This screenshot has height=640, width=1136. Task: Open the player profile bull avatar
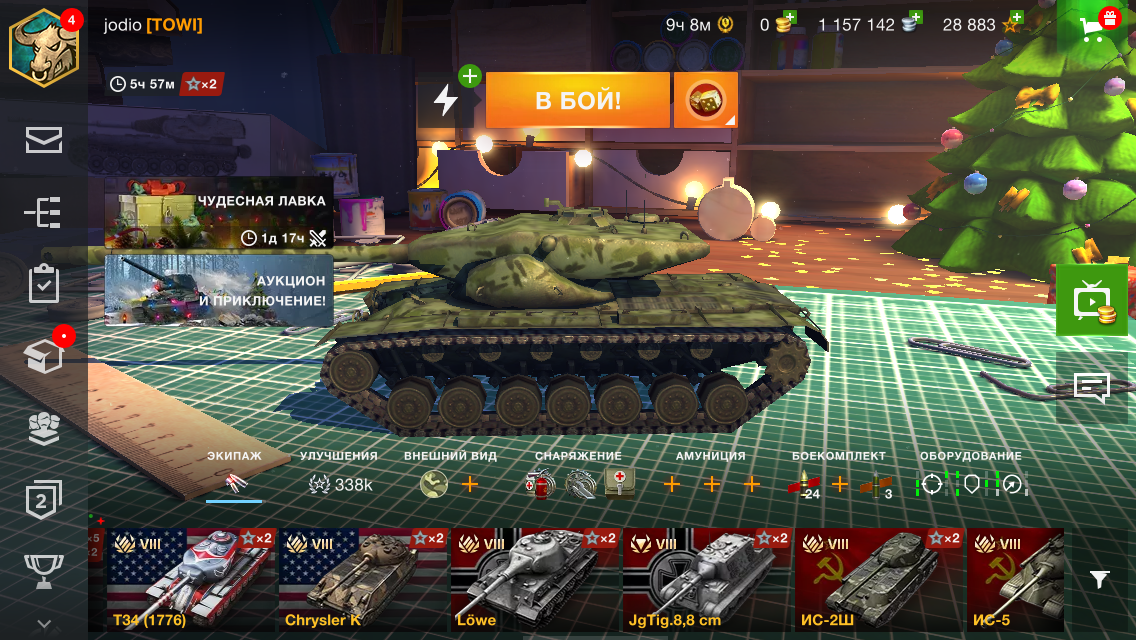point(44,46)
